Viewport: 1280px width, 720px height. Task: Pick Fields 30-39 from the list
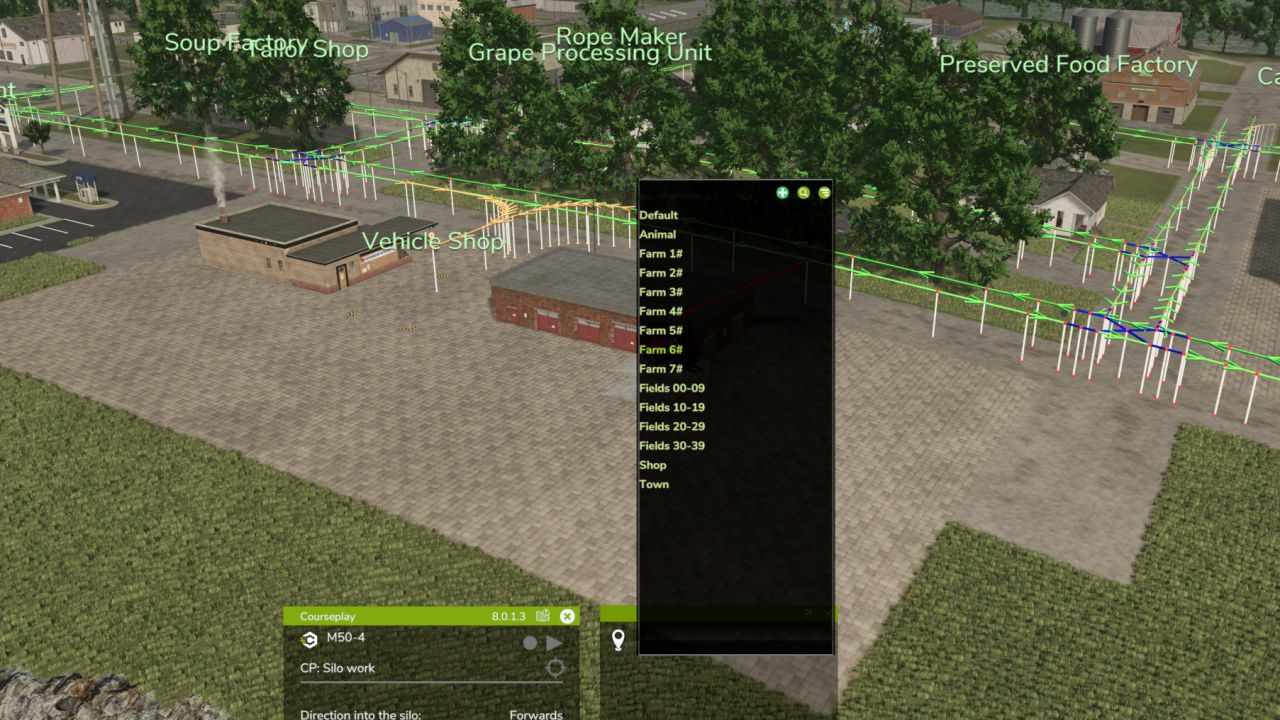coord(672,446)
